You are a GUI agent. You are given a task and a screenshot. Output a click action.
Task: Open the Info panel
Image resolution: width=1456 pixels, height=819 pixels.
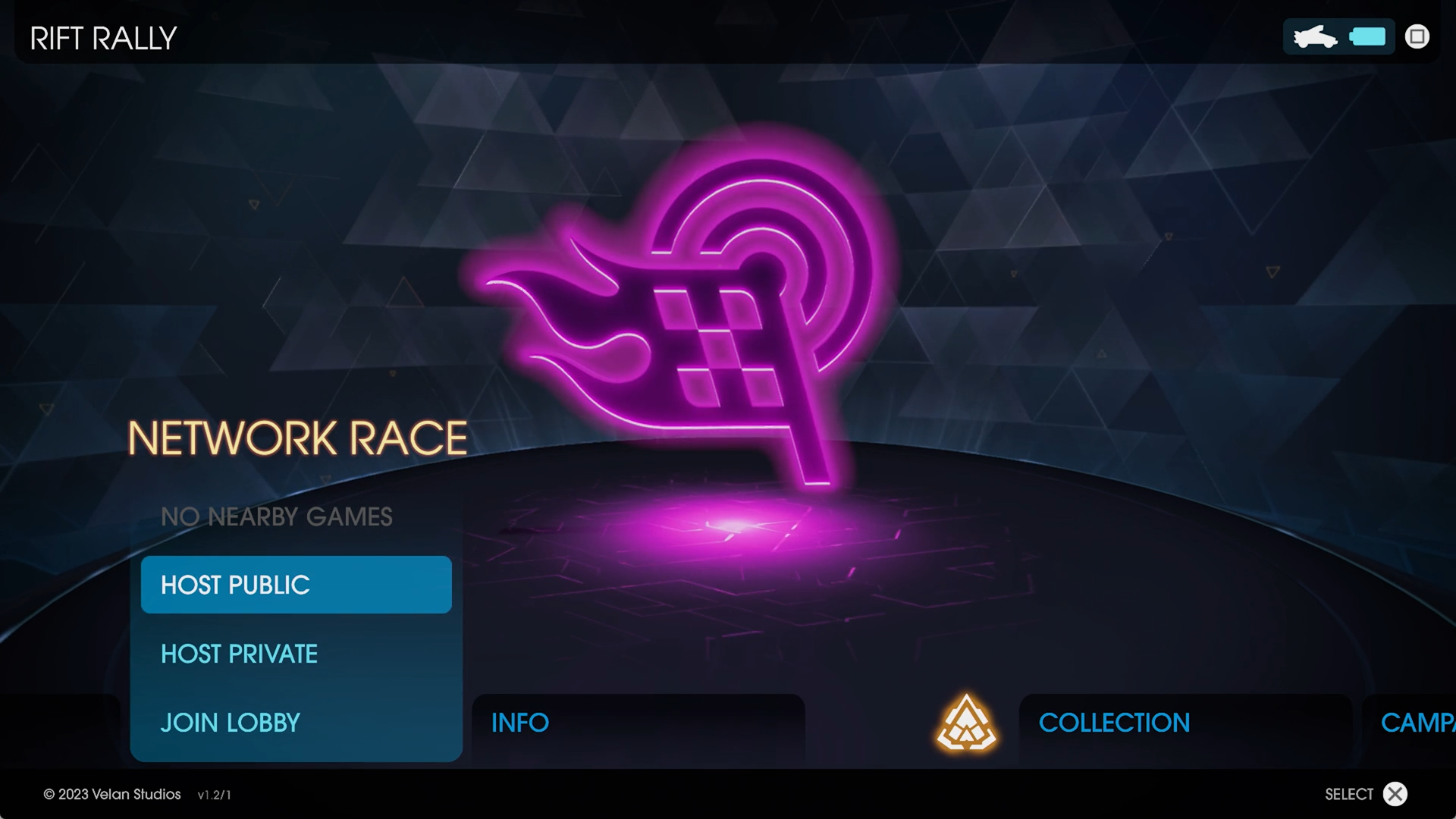(637, 723)
